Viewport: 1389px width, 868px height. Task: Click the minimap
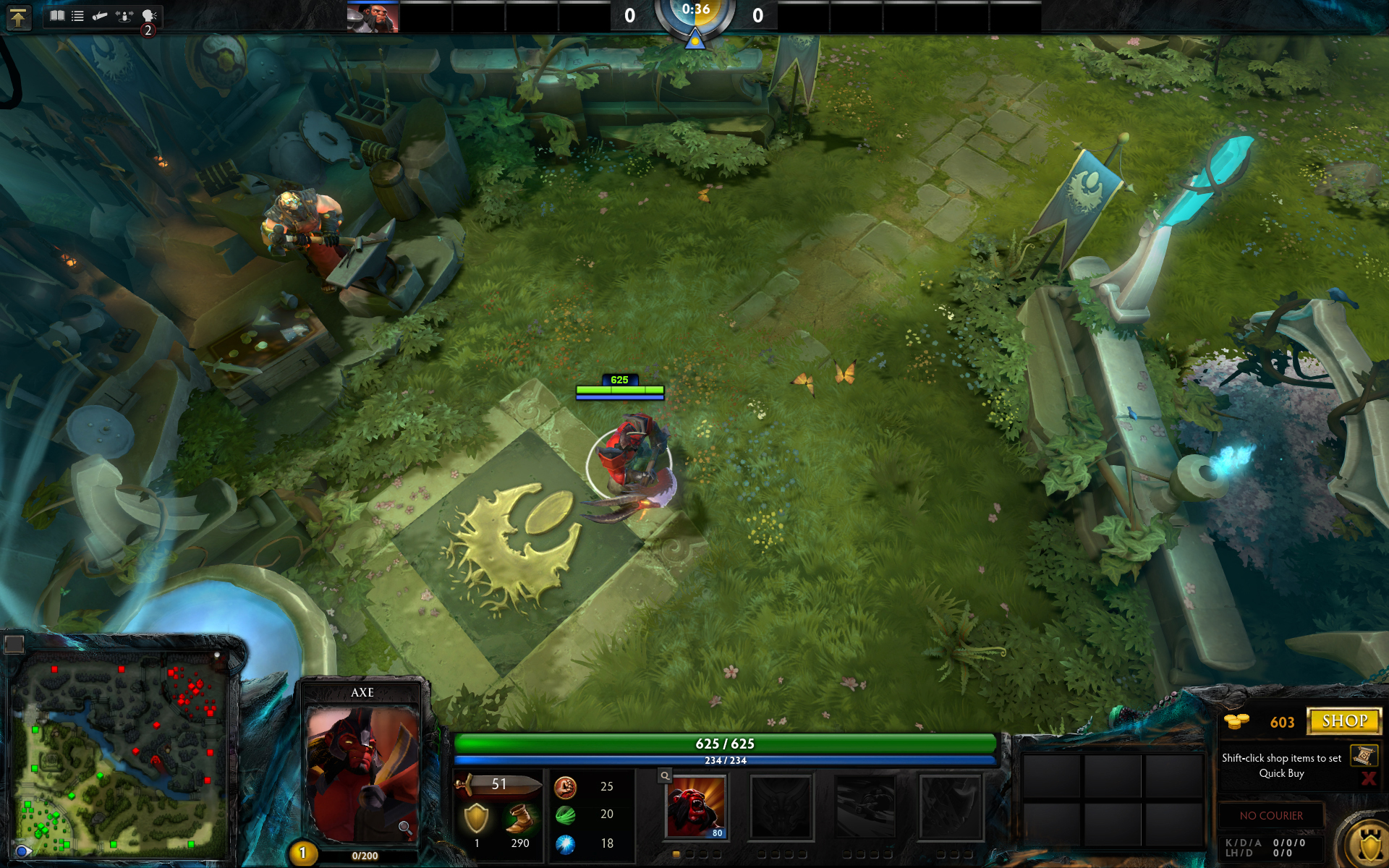tap(119, 752)
